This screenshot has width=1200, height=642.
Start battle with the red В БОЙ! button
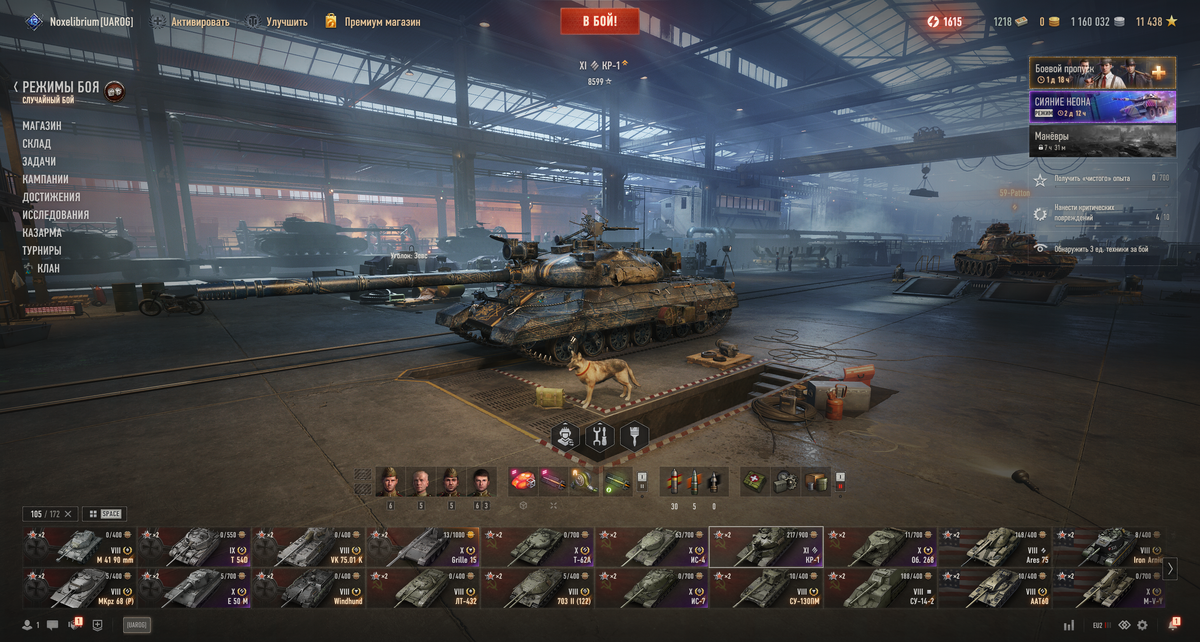tap(599, 20)
